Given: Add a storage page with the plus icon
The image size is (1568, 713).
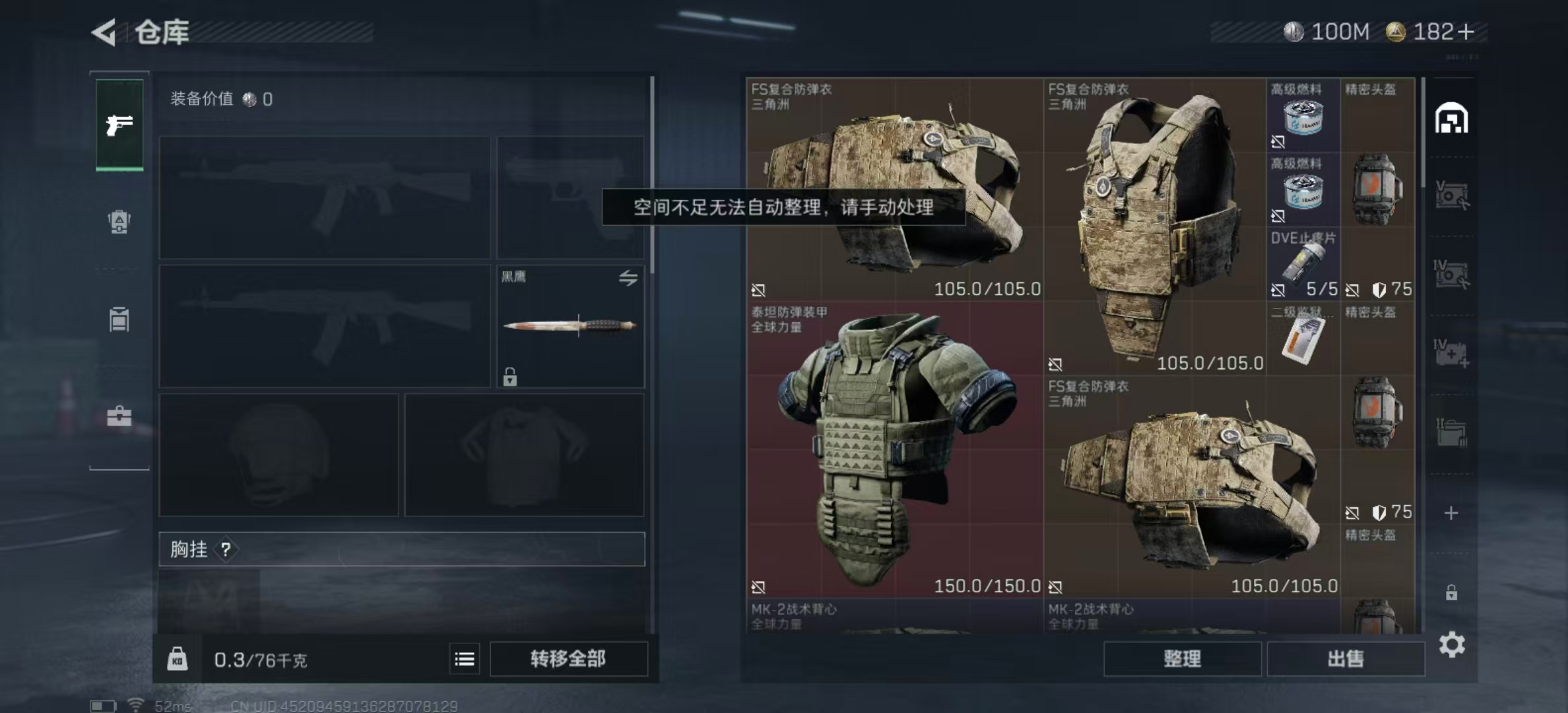Looking at the screenshot, I should [x=1451, y=513].
